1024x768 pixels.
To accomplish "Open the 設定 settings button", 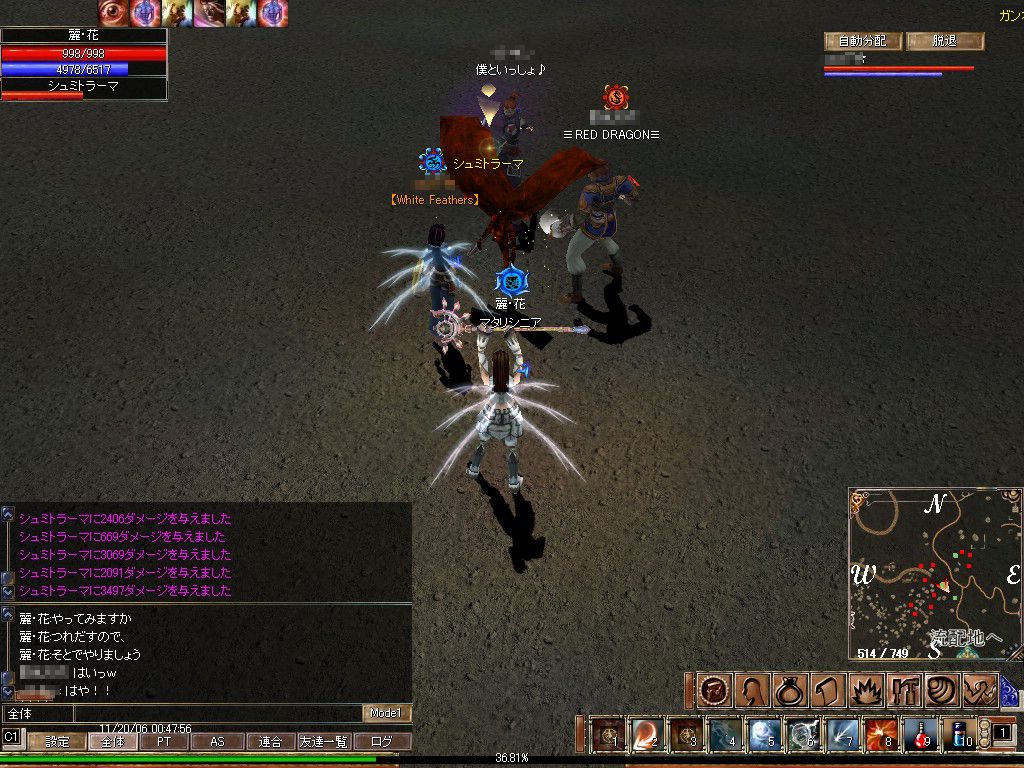I will (x=57, y=742).
